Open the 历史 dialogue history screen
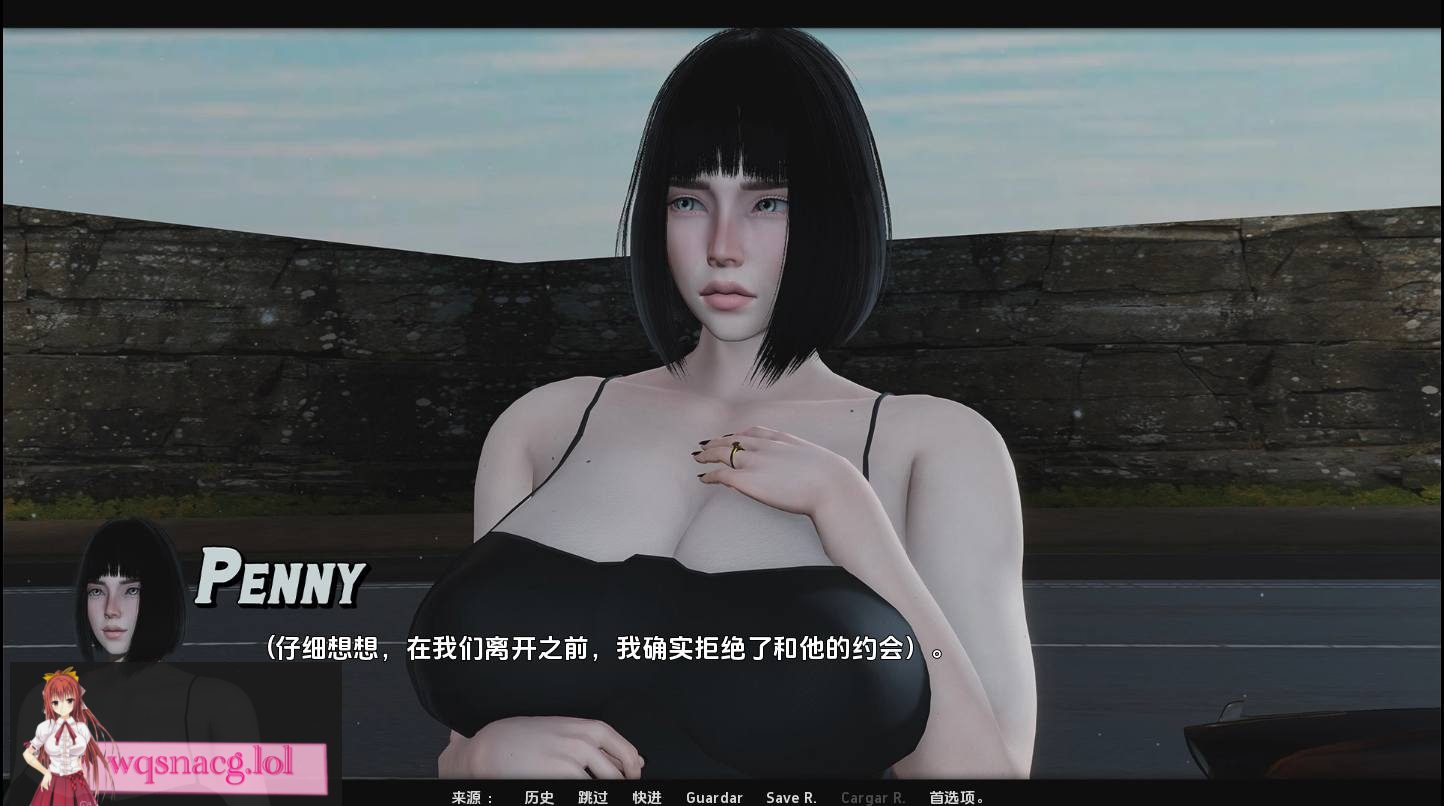 point(539,798)
